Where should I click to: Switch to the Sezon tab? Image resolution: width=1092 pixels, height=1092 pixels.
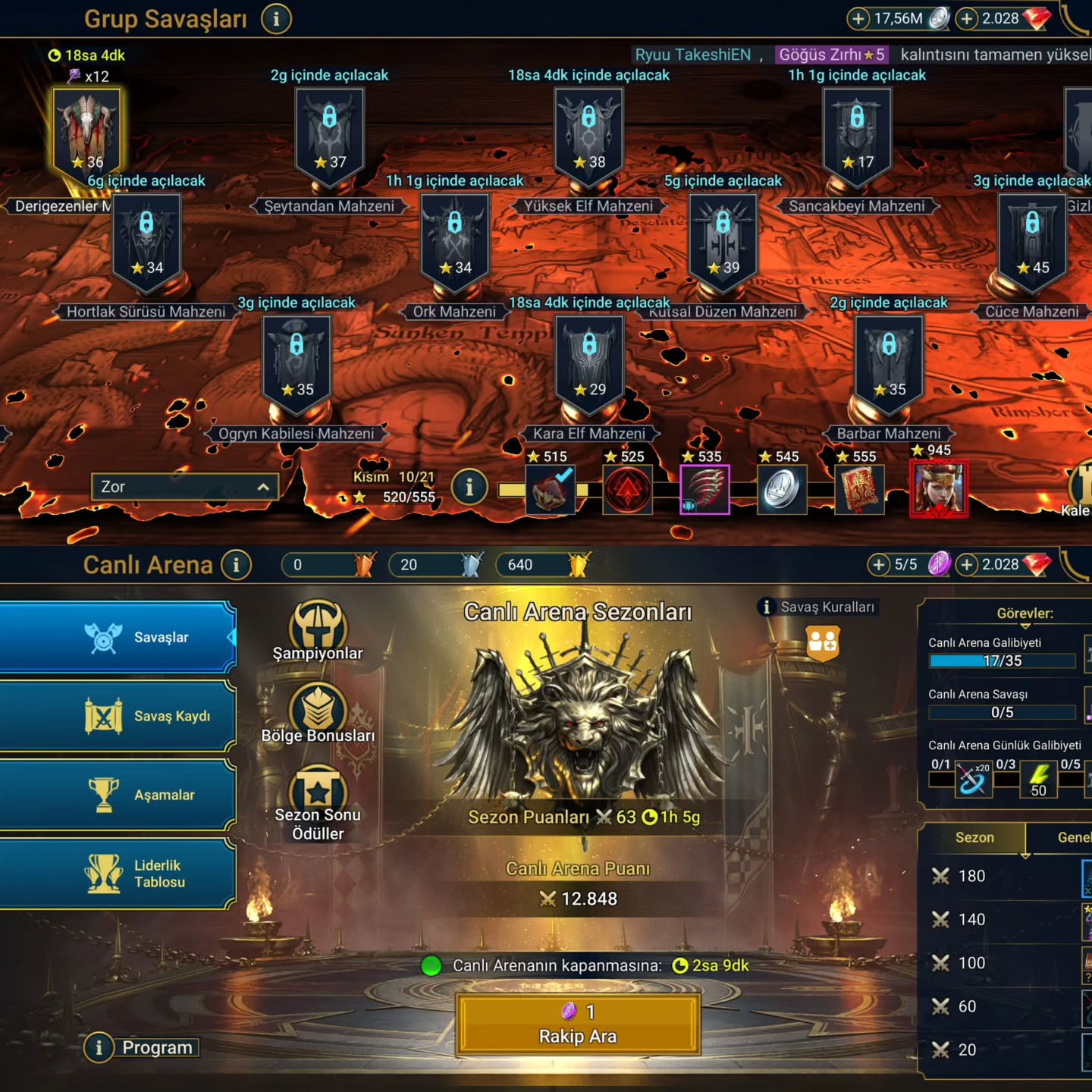pyautogui.click(x=974, y=838)
